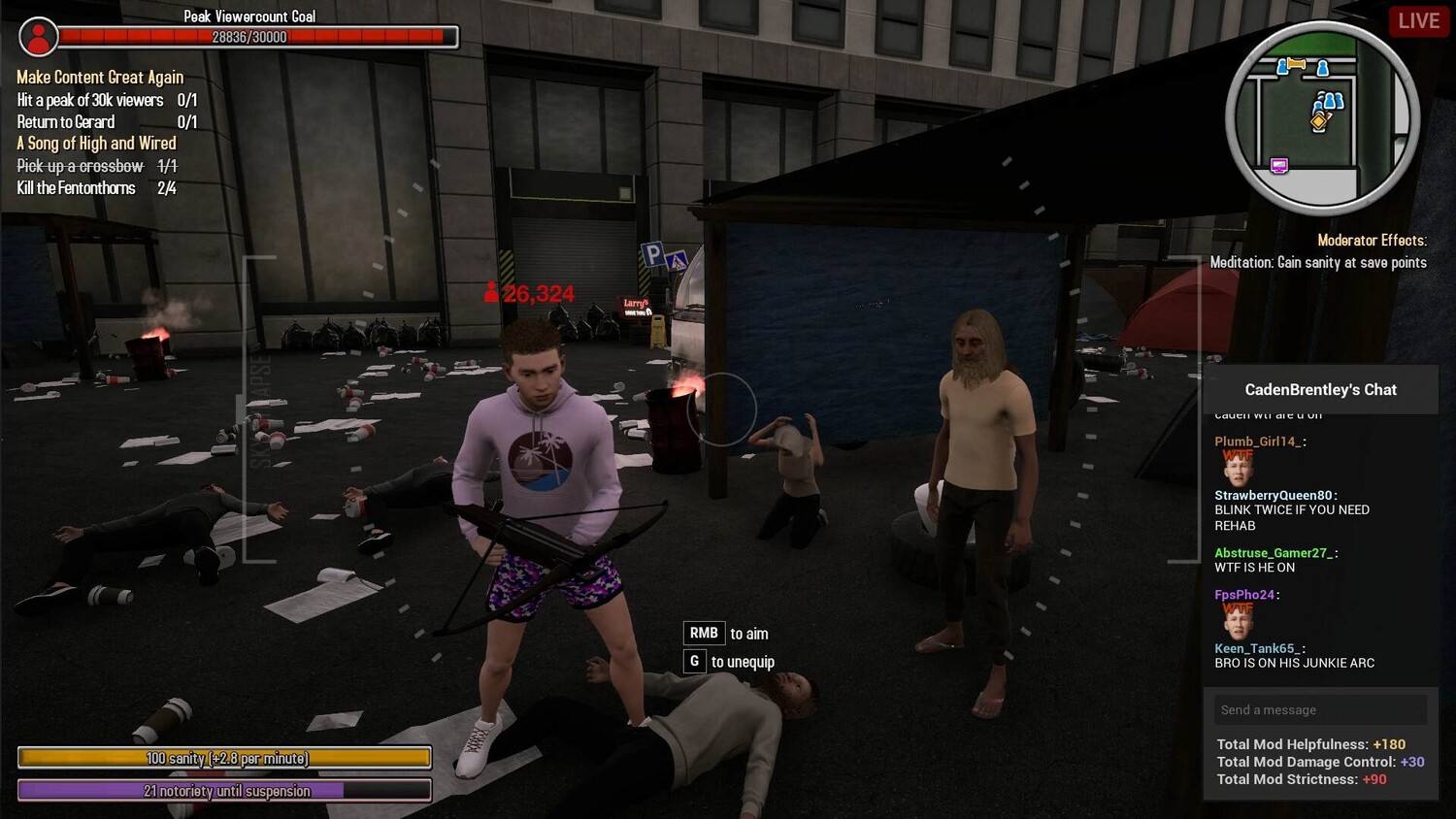Click the red streamer avatar icon

pos(39,37)
